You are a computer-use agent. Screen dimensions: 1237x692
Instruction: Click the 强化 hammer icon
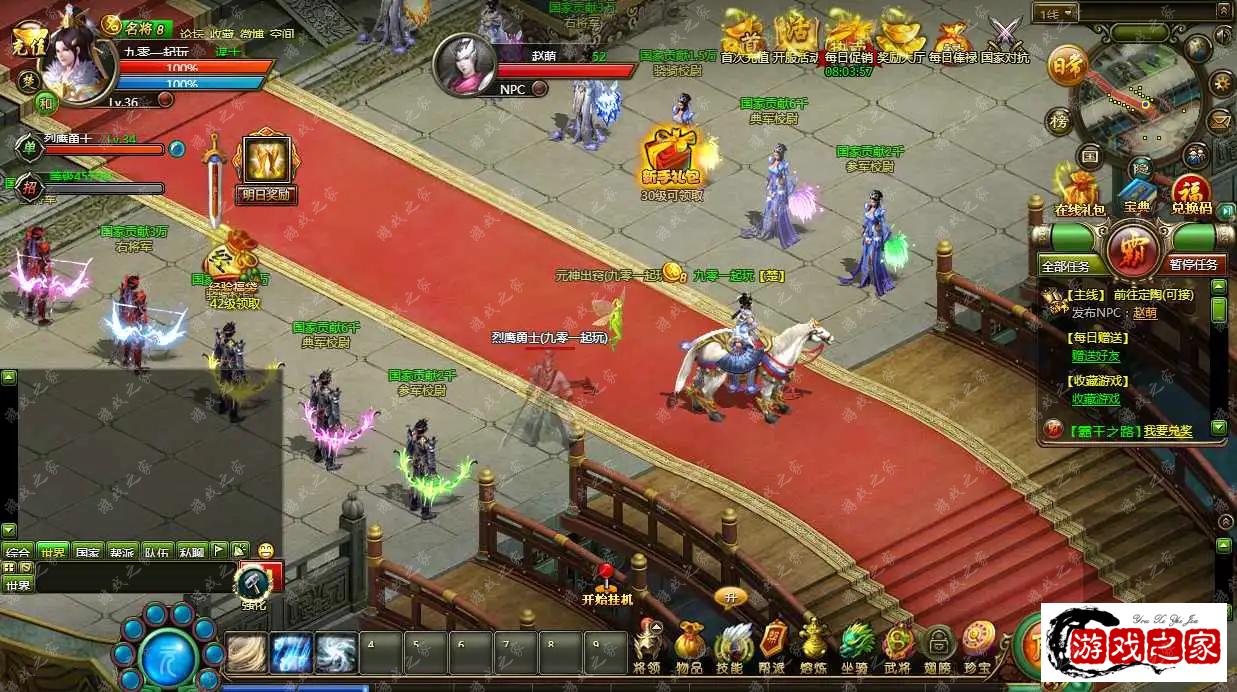[x=251, y=582]
